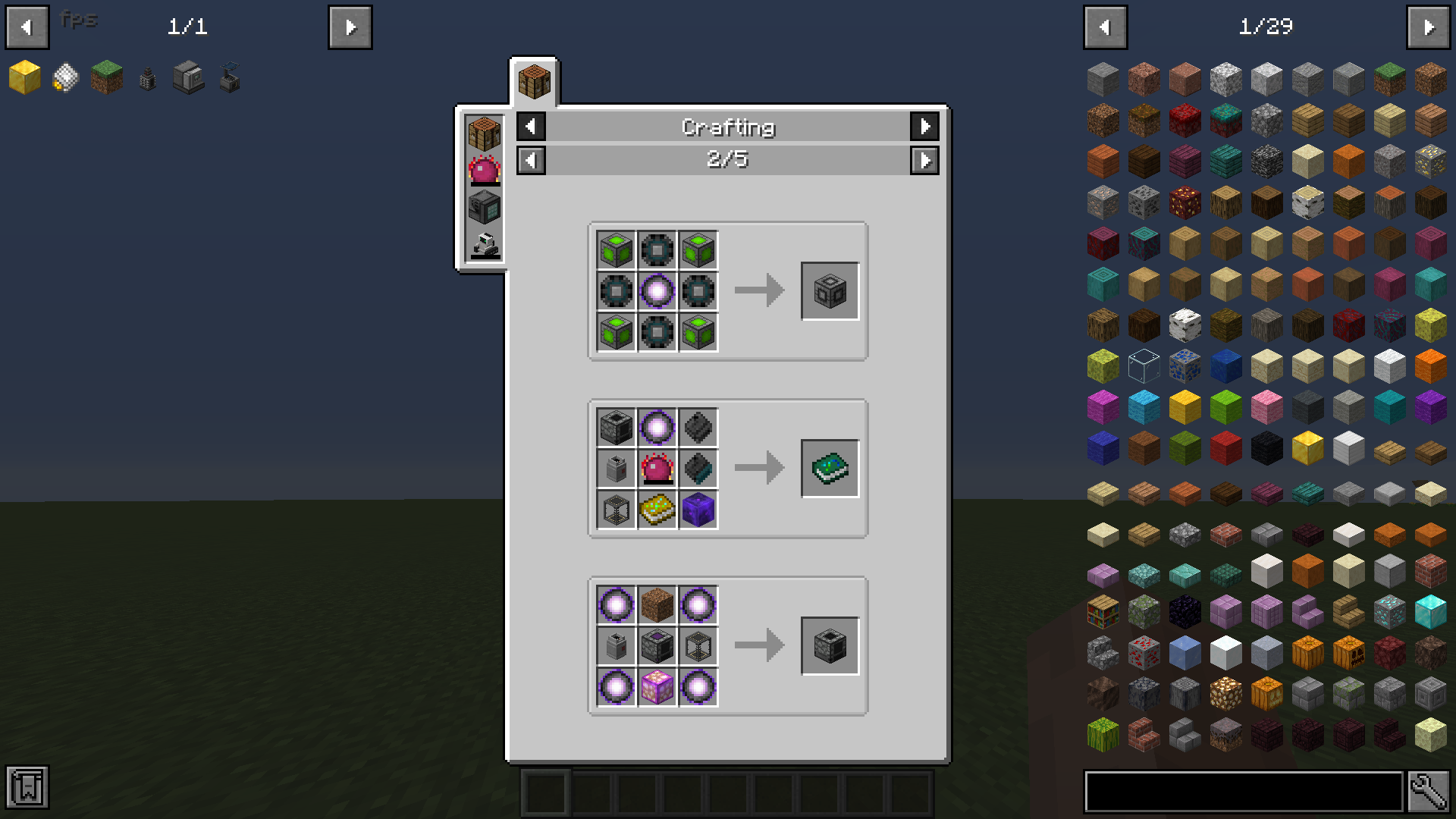Image resolution: width=1456 pixels, height=819 pixels.
Task: Click the lantern icon in the bookmarks panel
Action: (146, 78)
